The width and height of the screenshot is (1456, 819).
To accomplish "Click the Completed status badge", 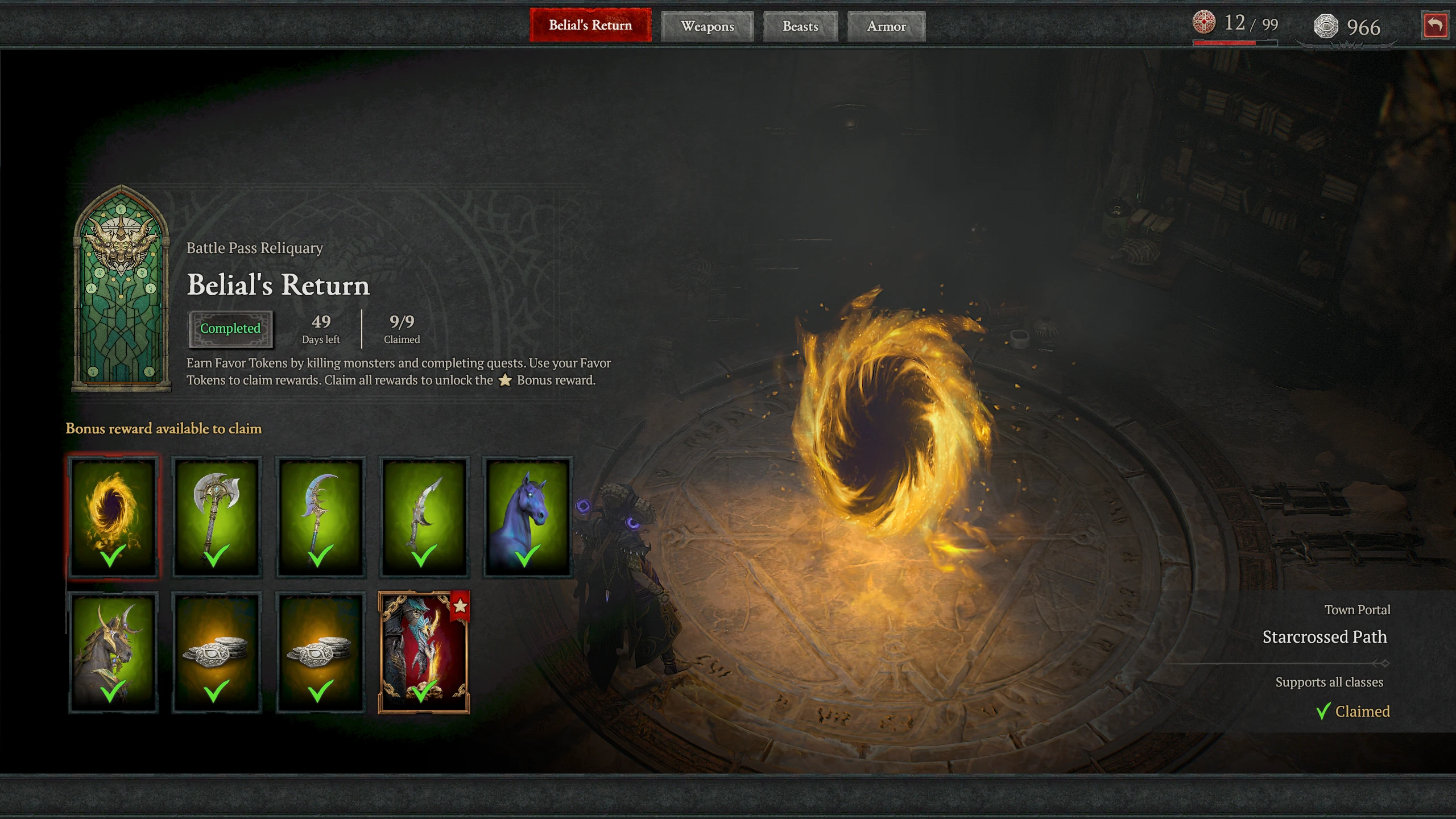I will pyautogui.click(x=230, y=328).
